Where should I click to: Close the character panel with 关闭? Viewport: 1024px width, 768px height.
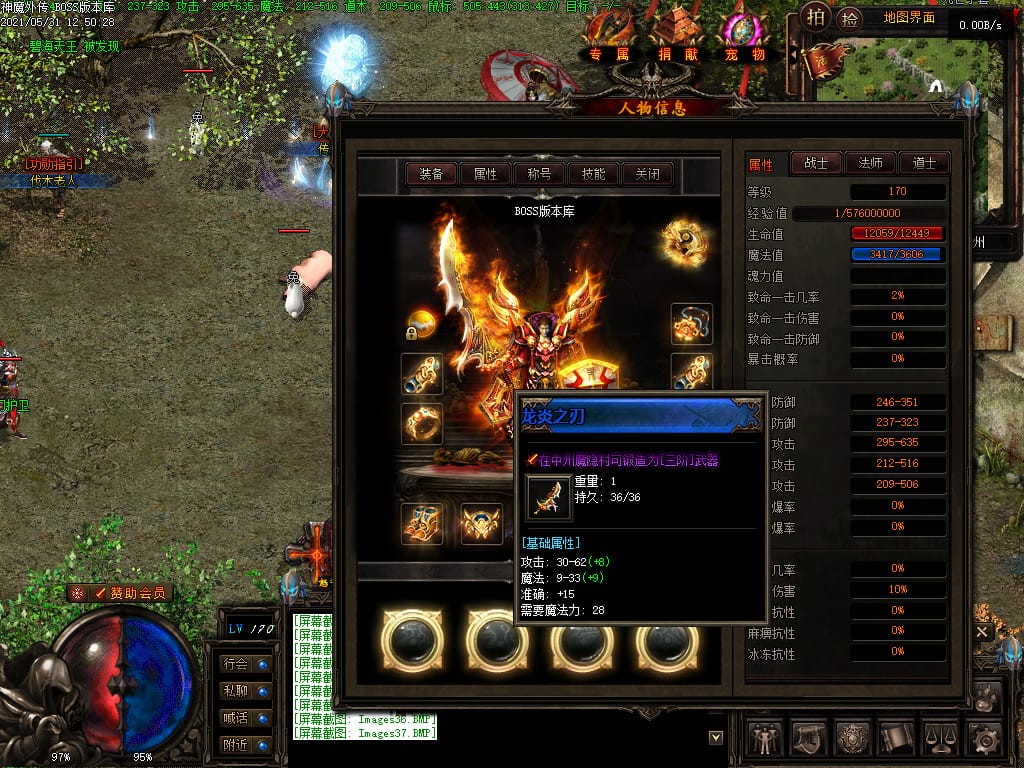(647, 174)
